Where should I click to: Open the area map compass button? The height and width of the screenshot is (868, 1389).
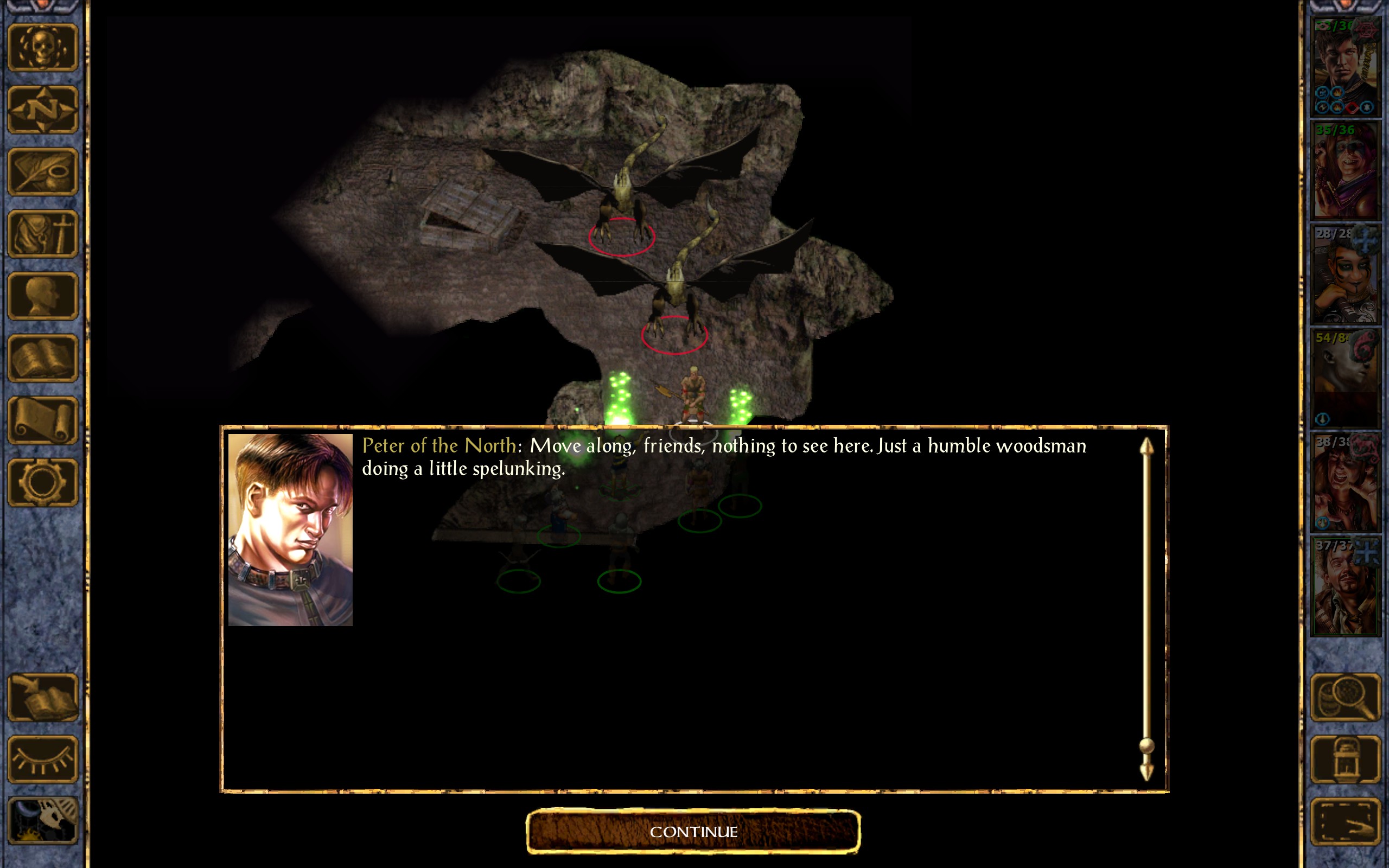pyautogui.click(x=42, y=110)
